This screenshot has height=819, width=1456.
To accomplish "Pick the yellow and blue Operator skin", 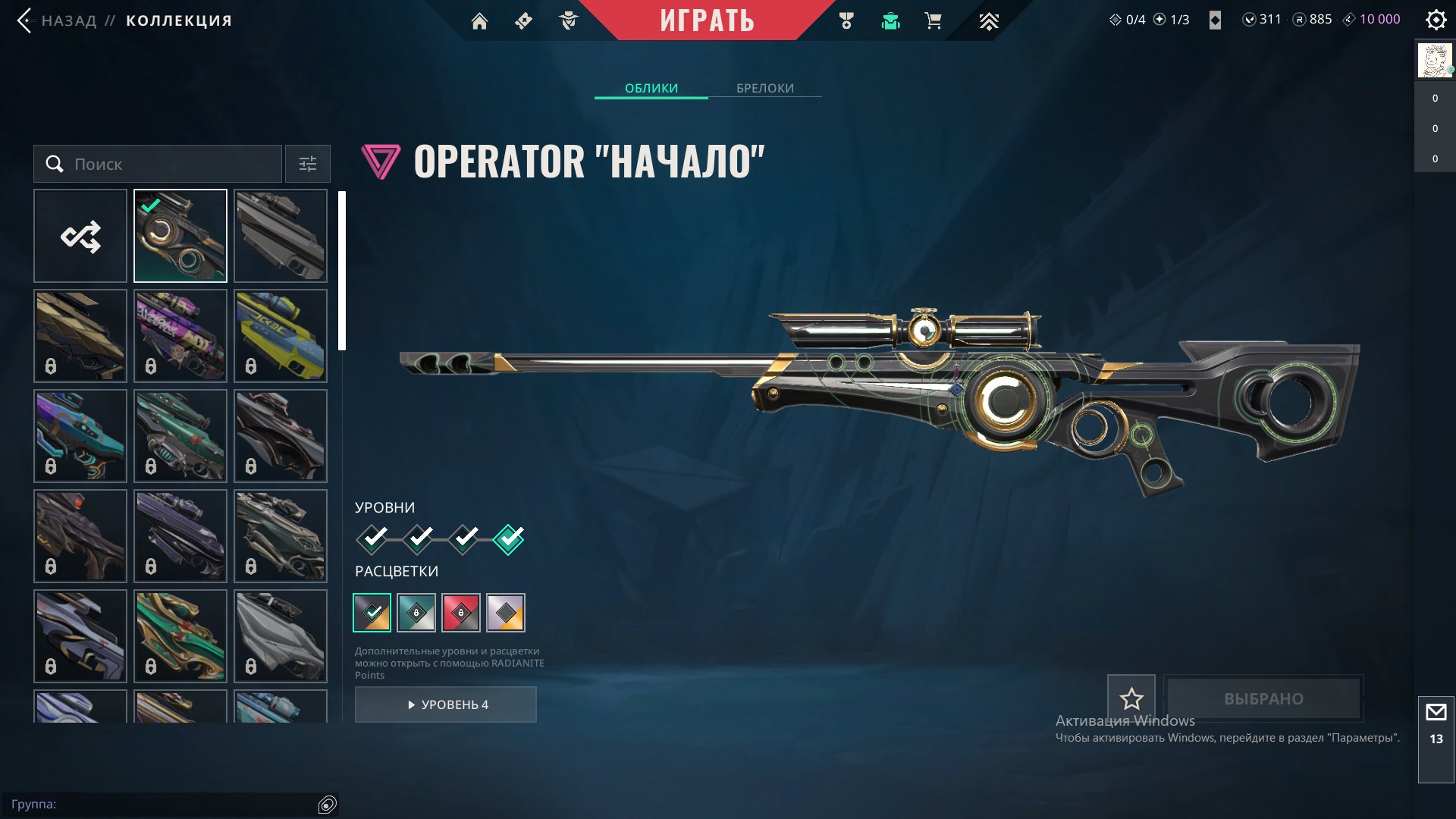I will (x=281, y=336).
